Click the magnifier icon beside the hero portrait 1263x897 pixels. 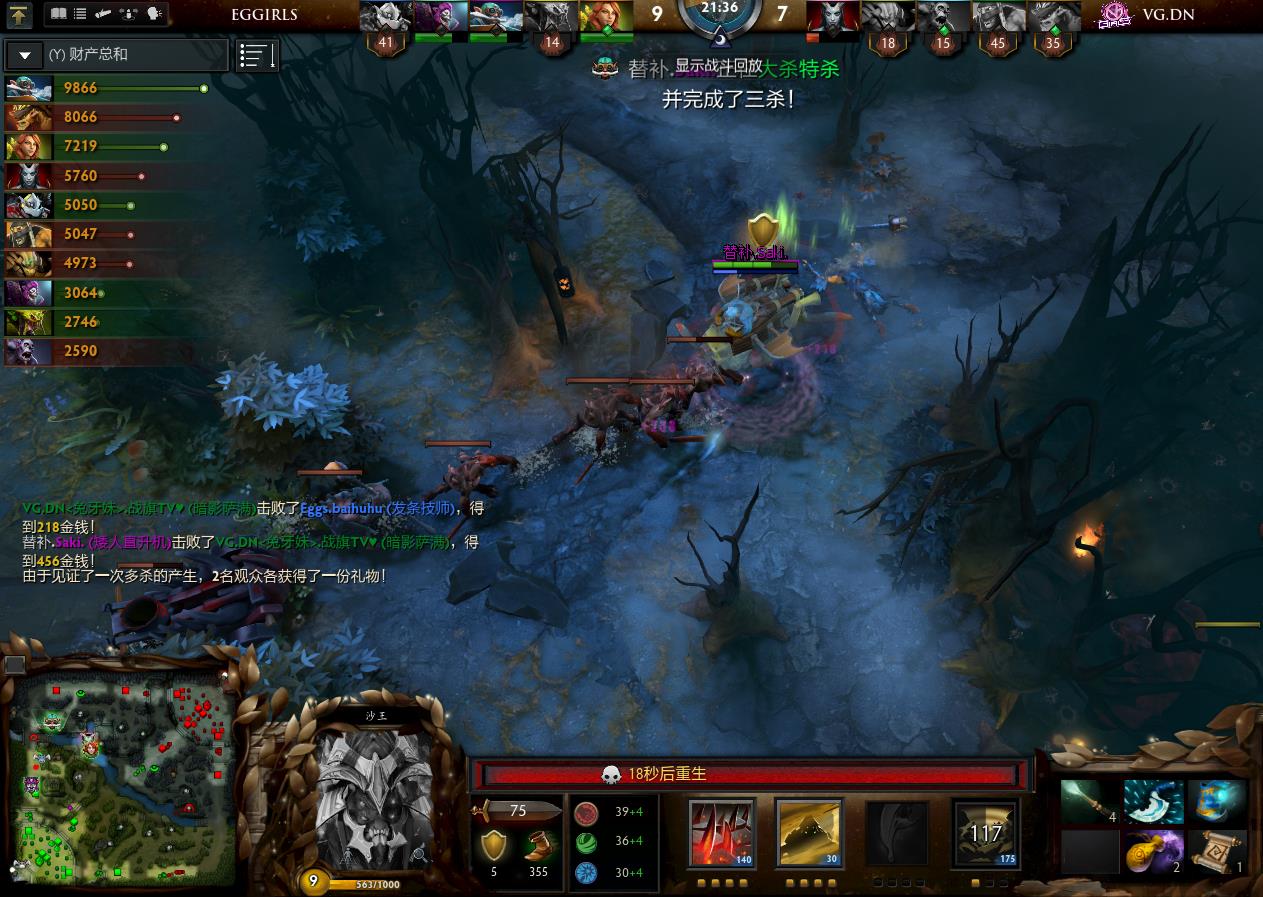[x=420, y=853]
